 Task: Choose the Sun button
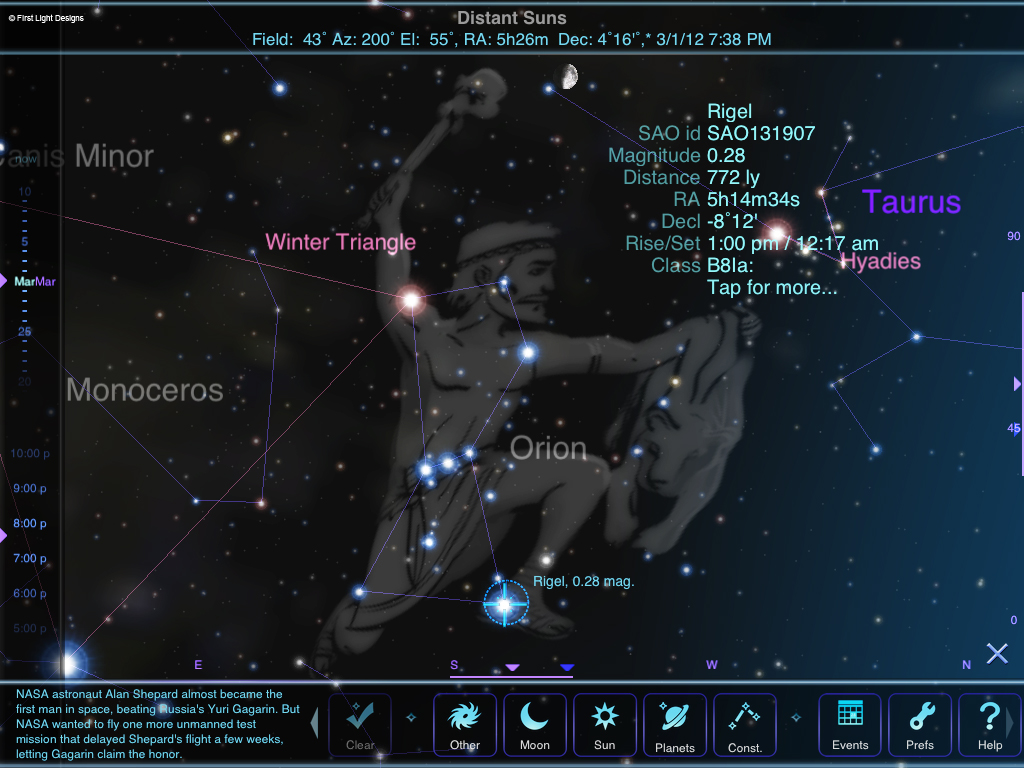(605, 724)
